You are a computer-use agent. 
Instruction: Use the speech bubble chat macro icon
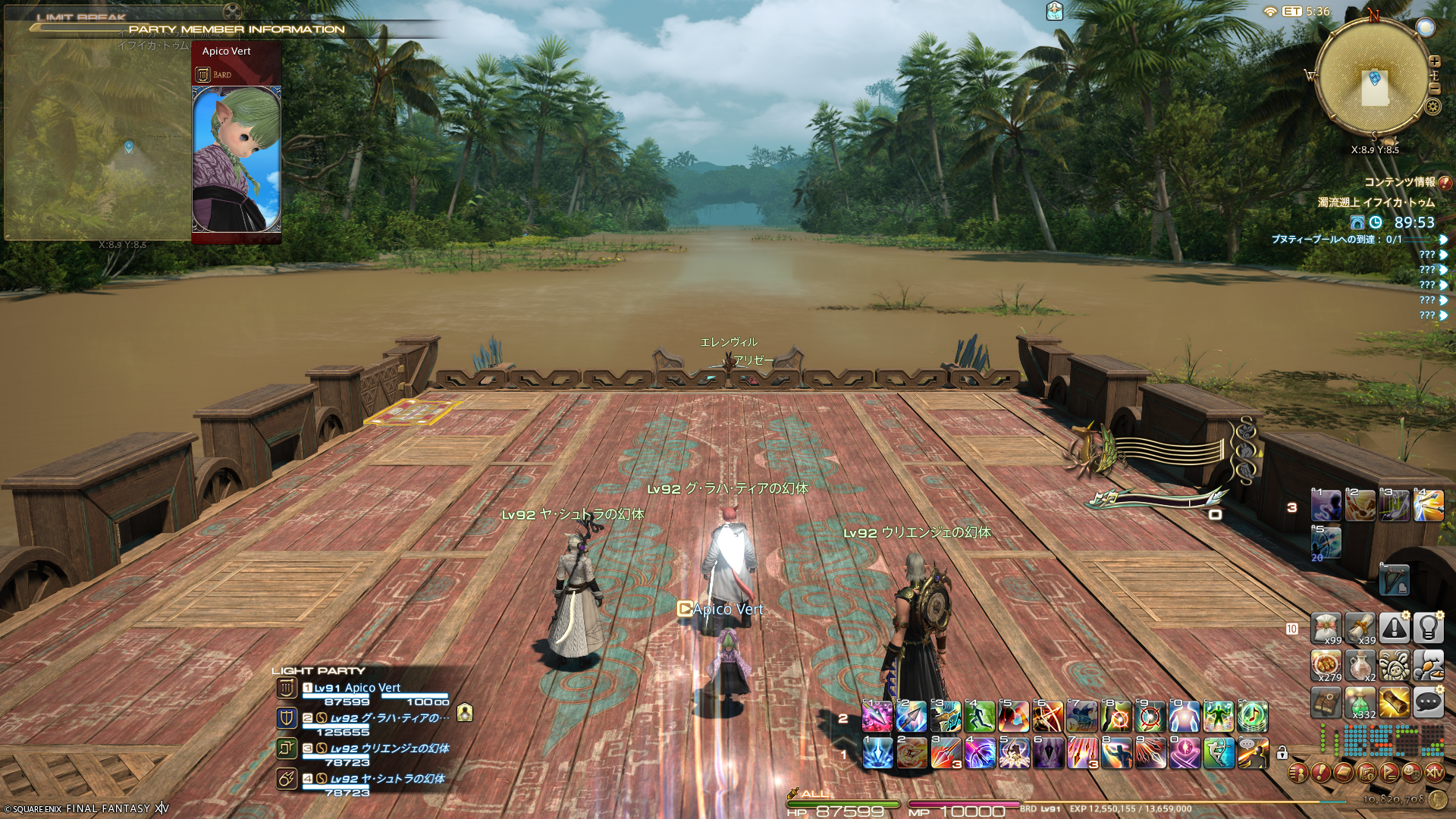pyautogui.click(x=1428, y=703)
